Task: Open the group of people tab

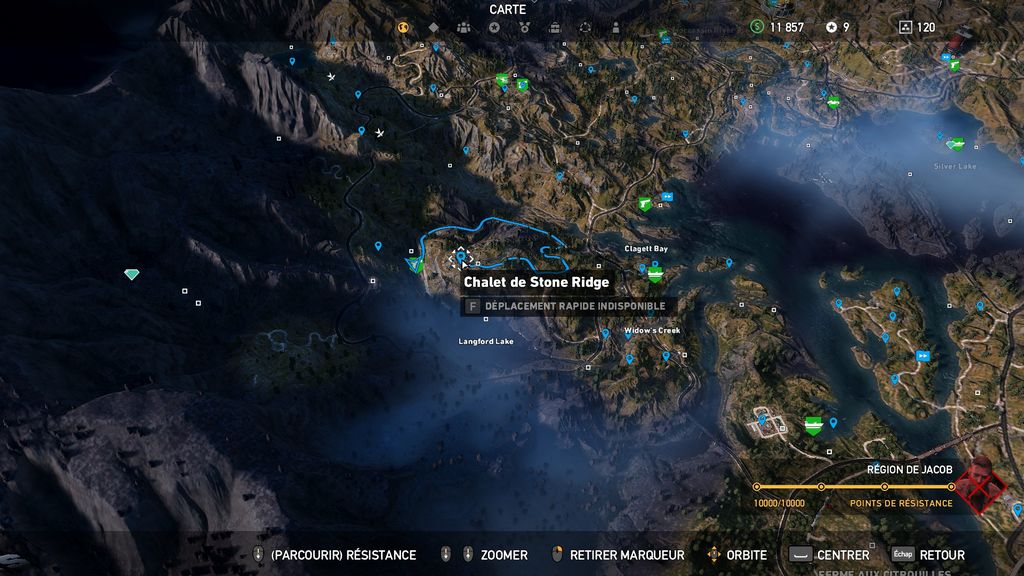Action: coord(464,27)
